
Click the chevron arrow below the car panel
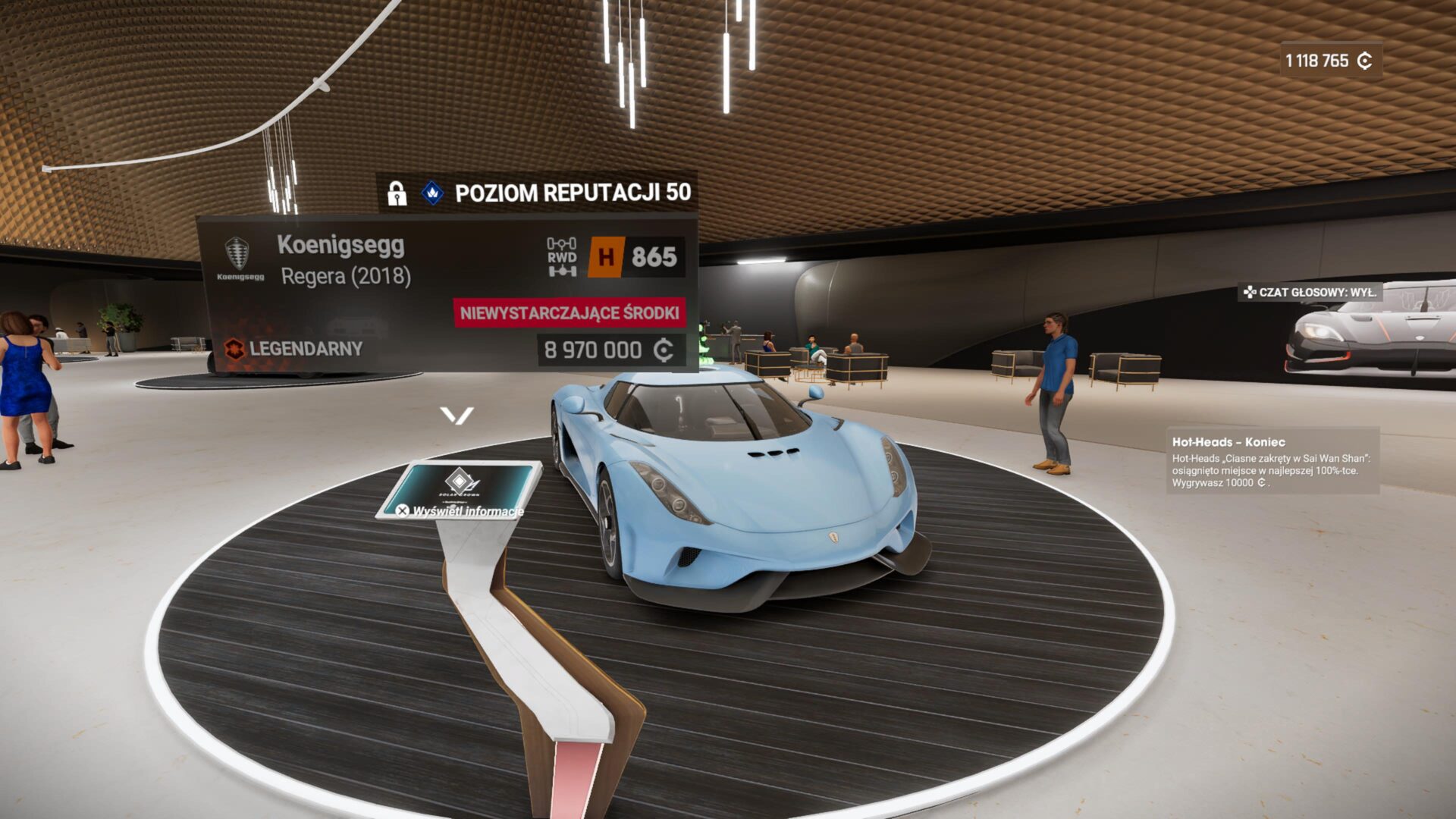coord(457,416)
